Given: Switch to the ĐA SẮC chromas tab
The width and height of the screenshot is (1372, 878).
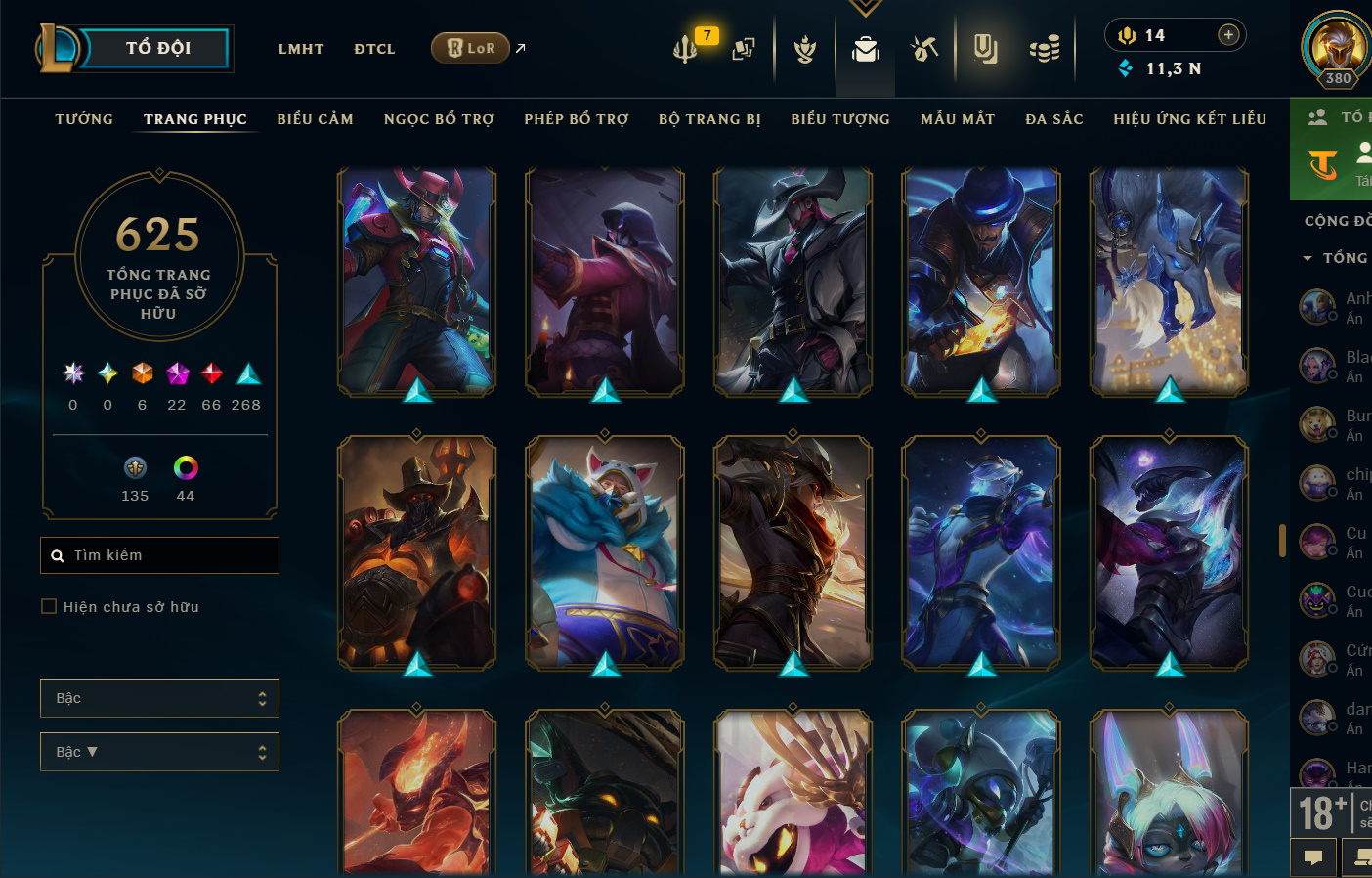Looking at the screenshot, I should (x=1054, y=119).
